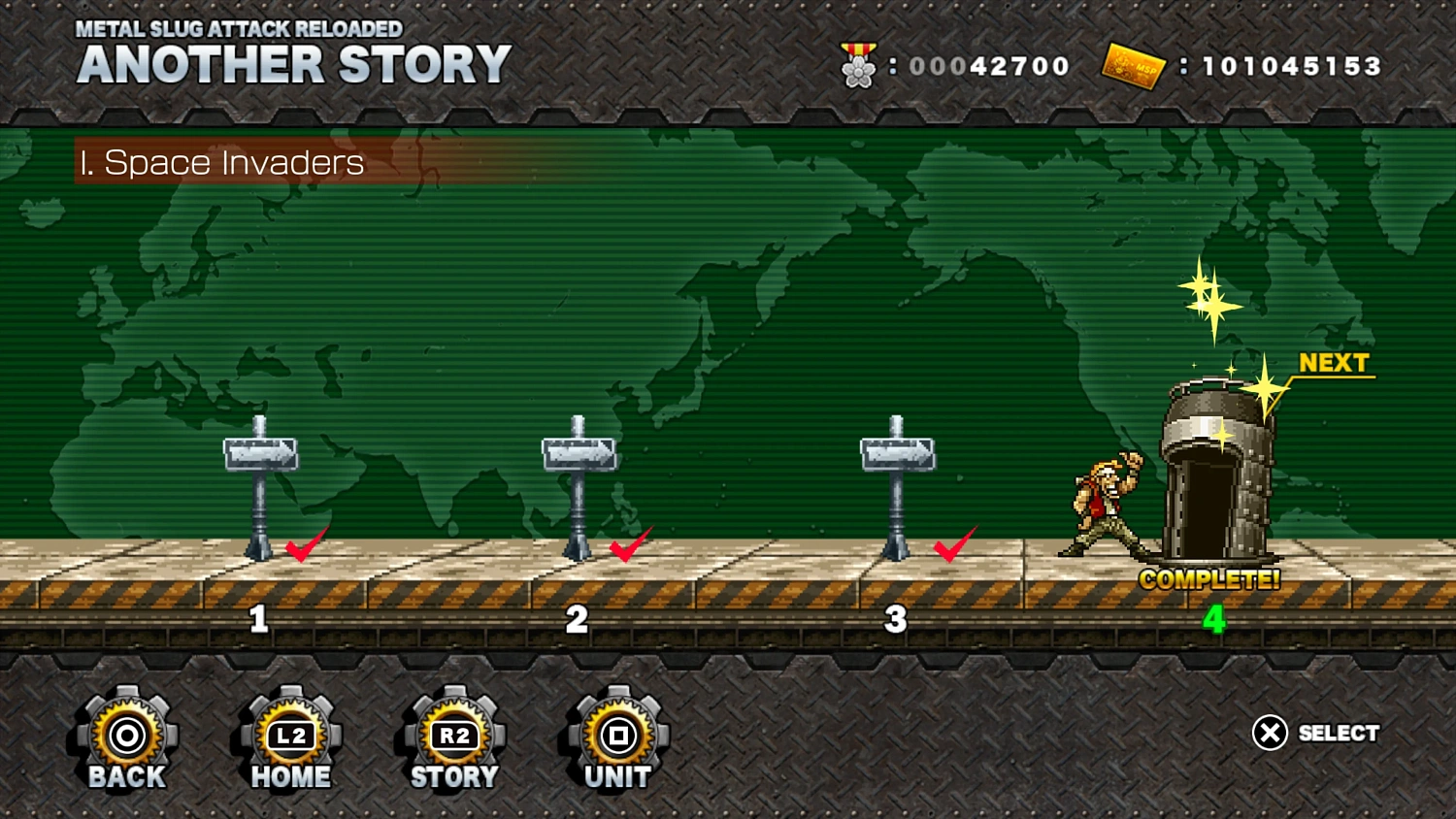
Task: Click the COMPLETE! banner on stage 4
Action: point(1208,579)
